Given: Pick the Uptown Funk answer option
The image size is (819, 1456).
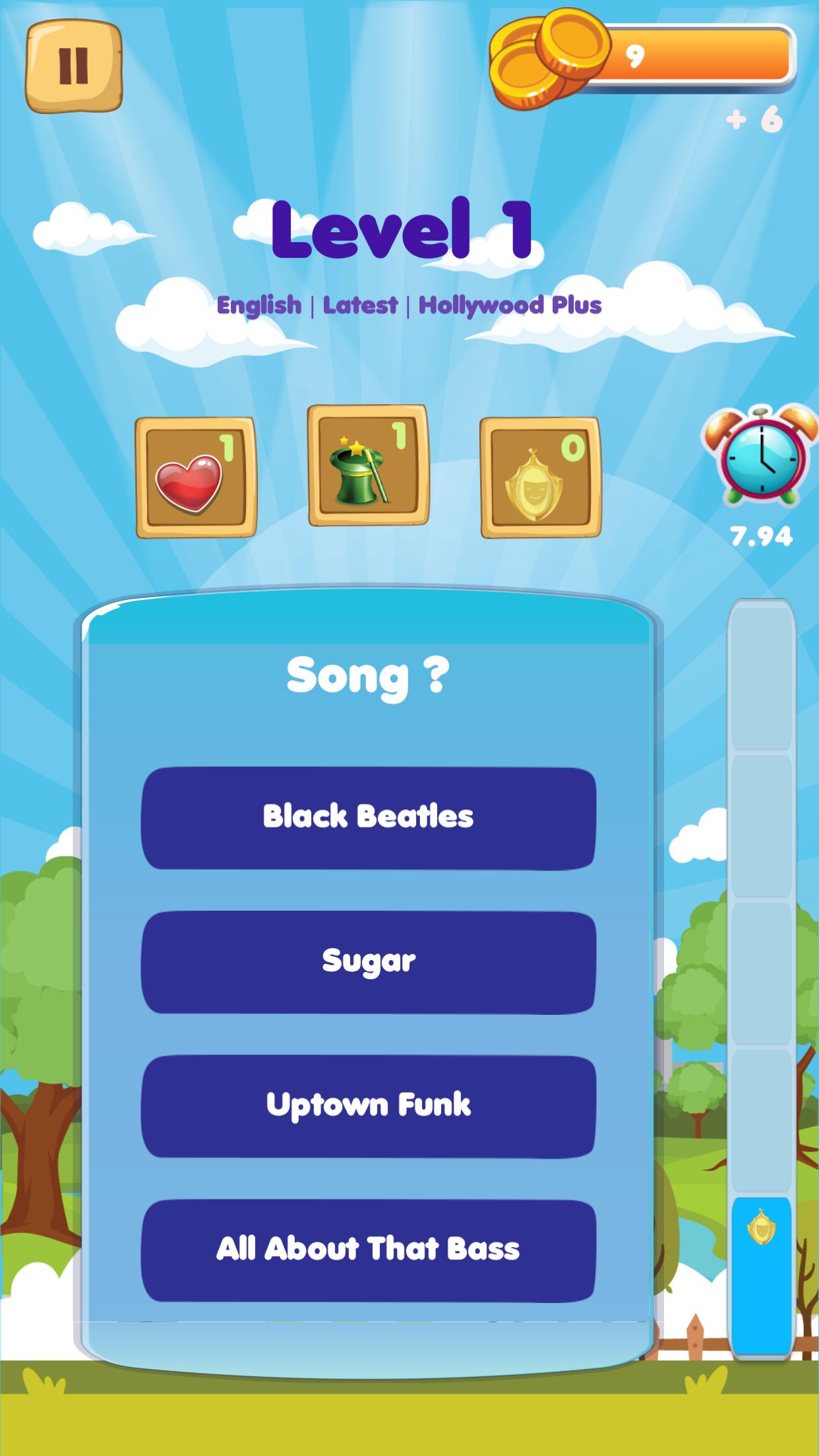Looking at the screenshot, I should (x=368, y=1106).
